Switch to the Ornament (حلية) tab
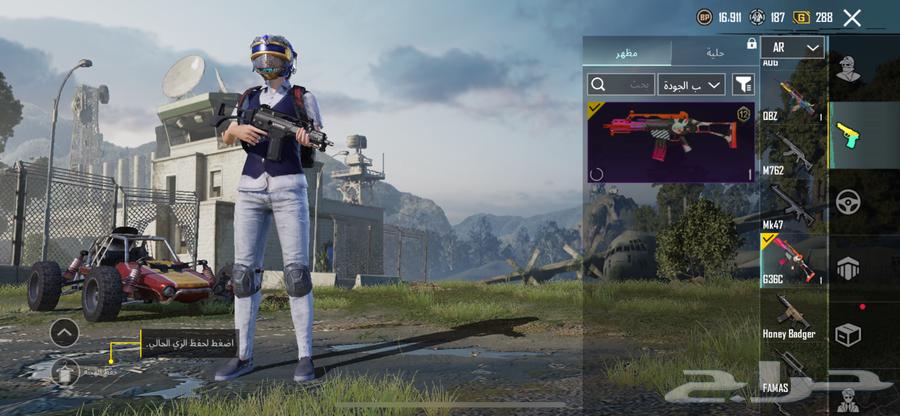This screenshot has height=416, width=900. coord(715,52)
